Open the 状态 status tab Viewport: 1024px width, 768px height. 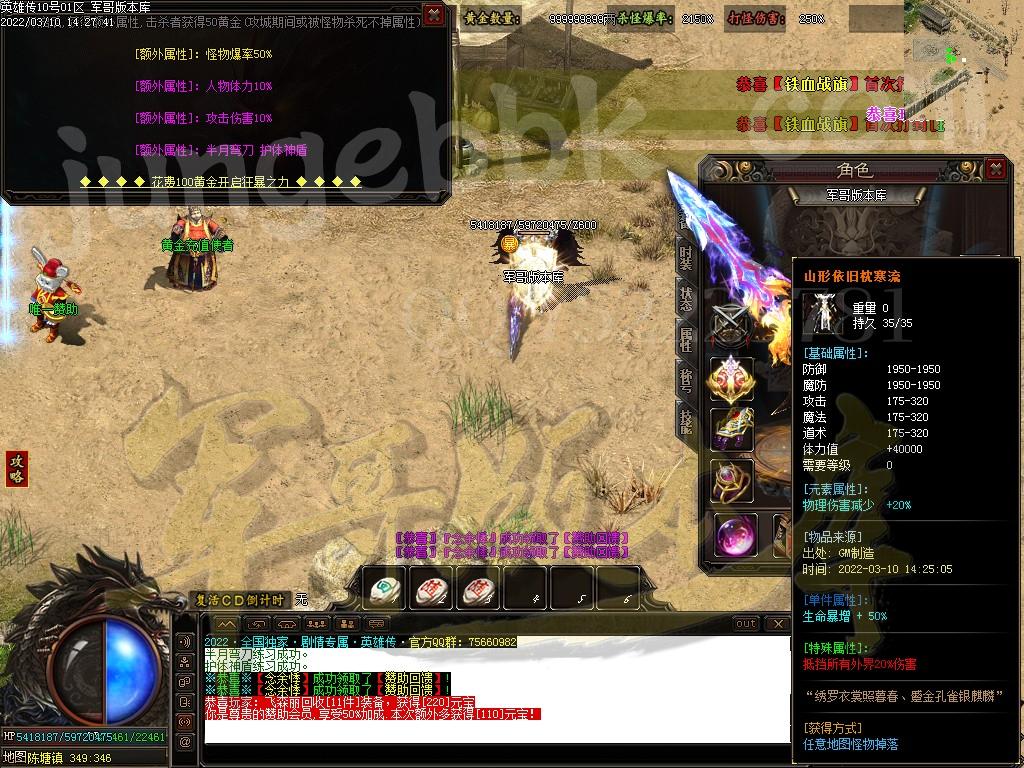click(x=686, y=297)
